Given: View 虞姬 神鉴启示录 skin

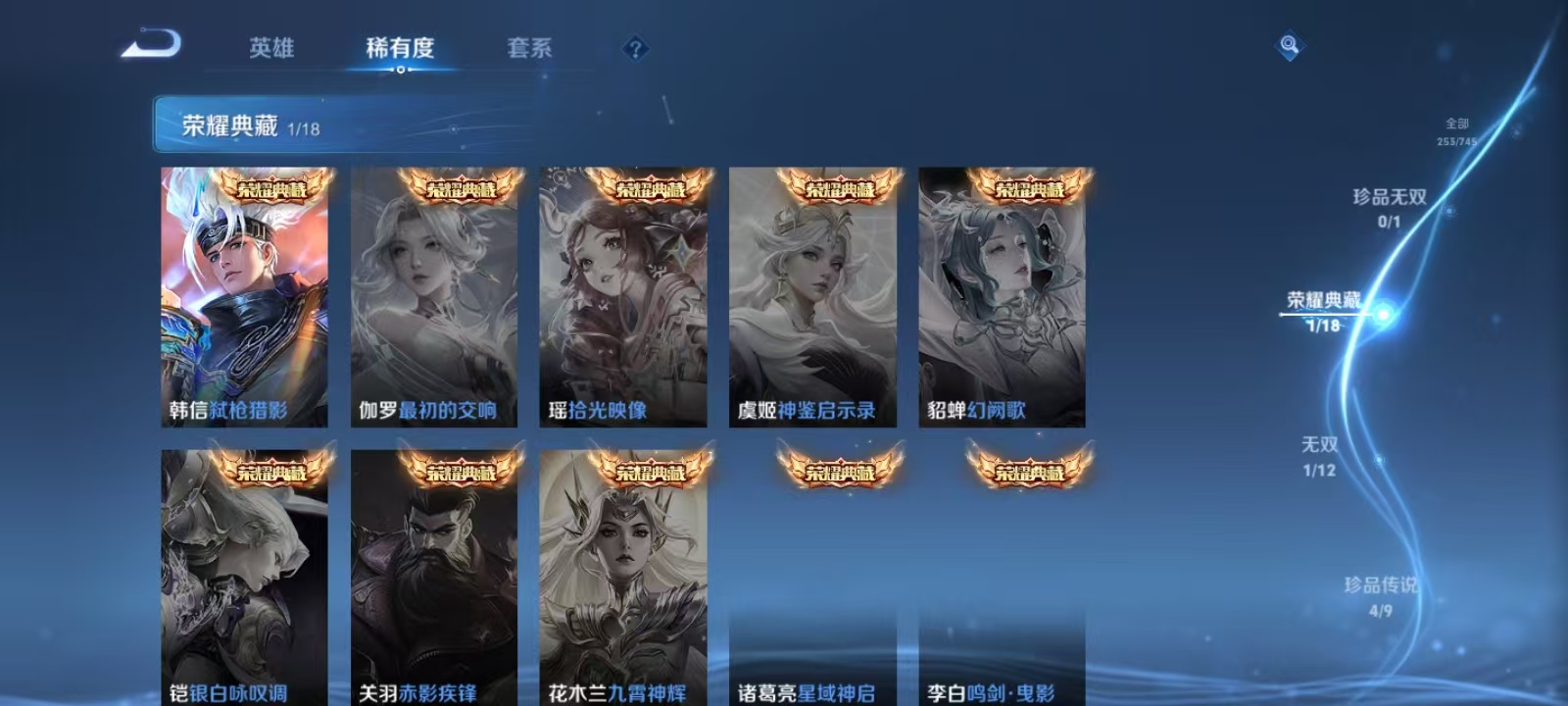Looking at the screenshot, I should point(812,294).
